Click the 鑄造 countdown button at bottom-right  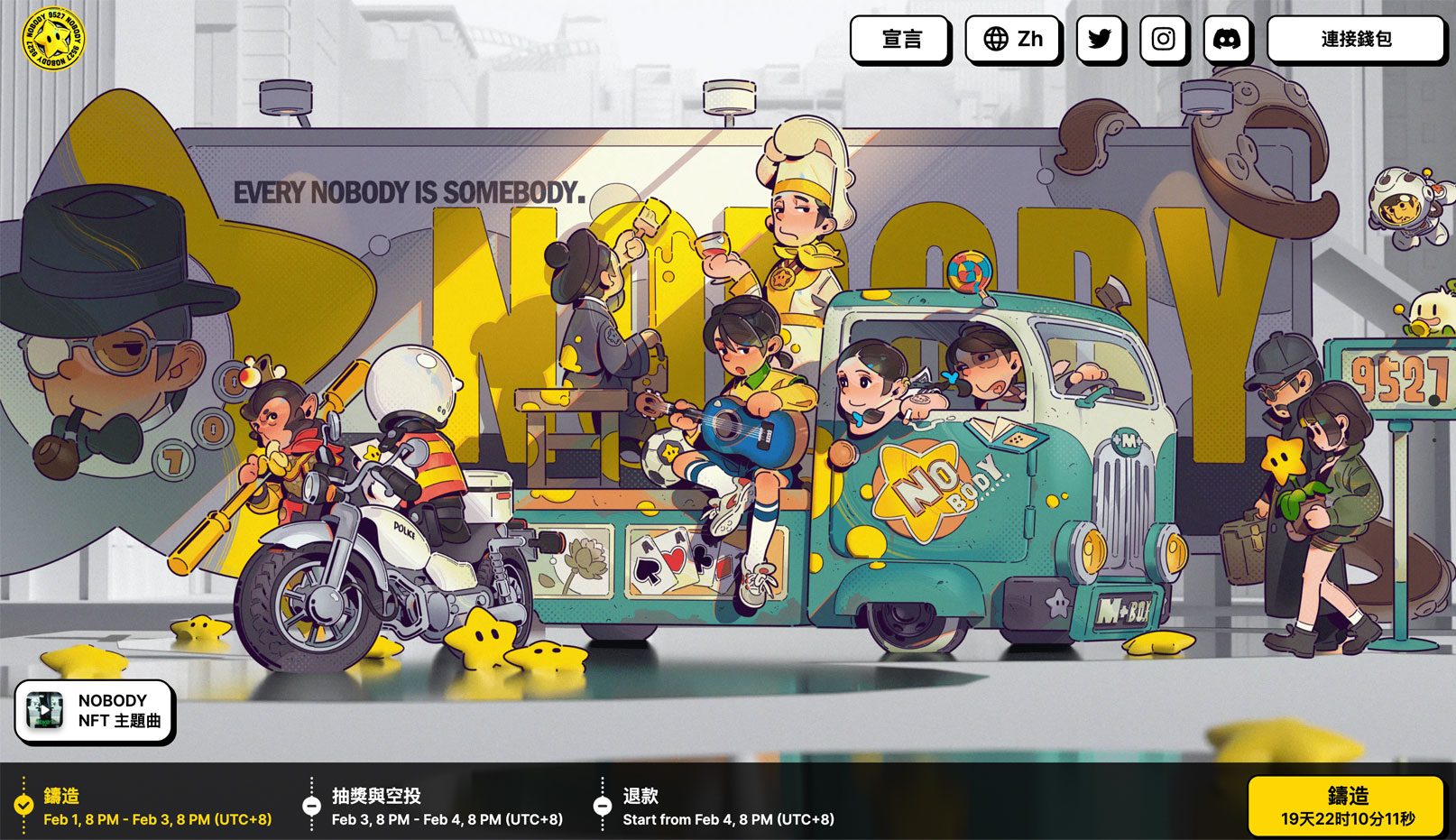pyautogui.click(x=1348, y=807)
